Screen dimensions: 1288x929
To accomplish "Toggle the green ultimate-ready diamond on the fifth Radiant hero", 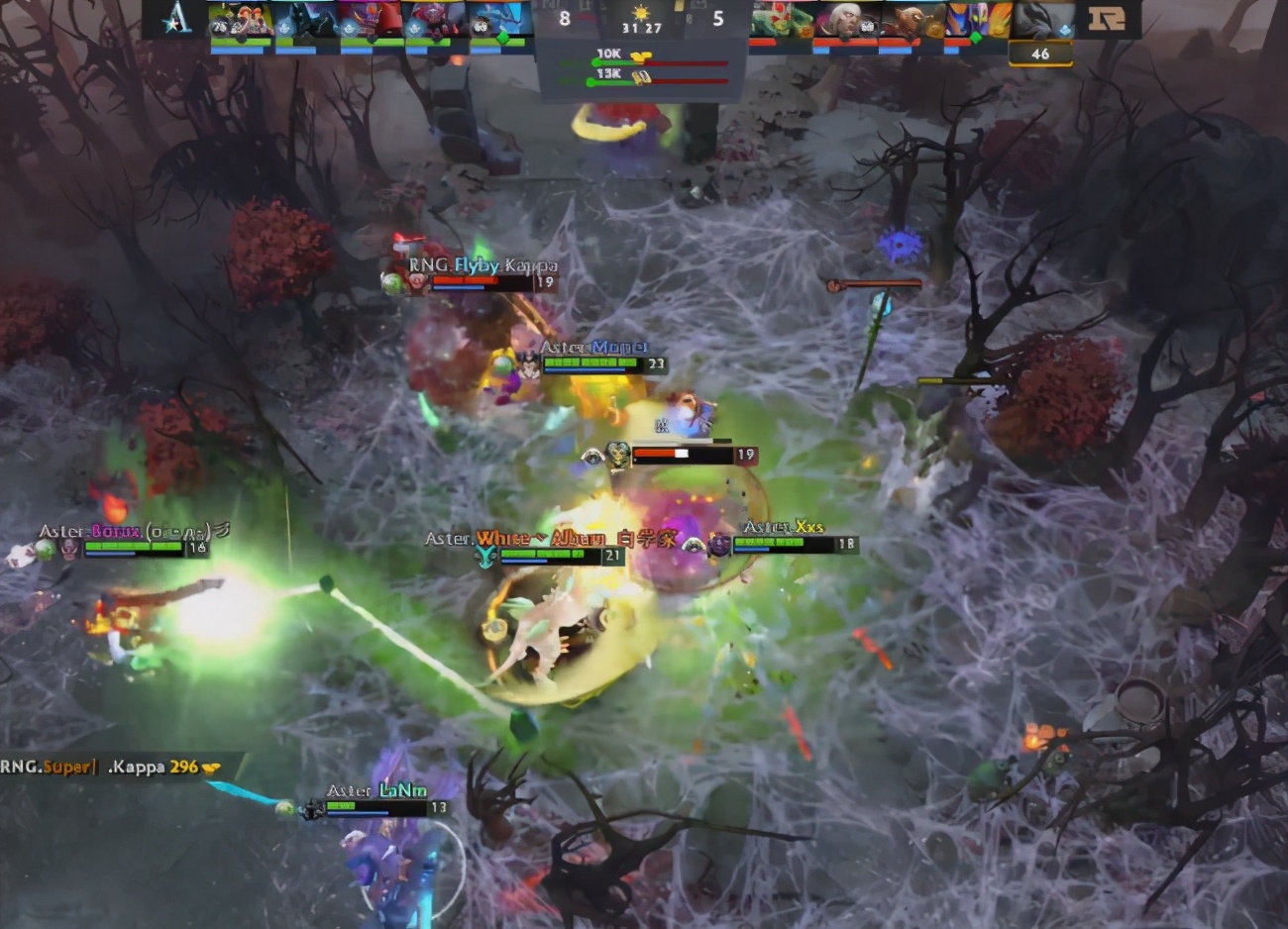I will [500, 40].
